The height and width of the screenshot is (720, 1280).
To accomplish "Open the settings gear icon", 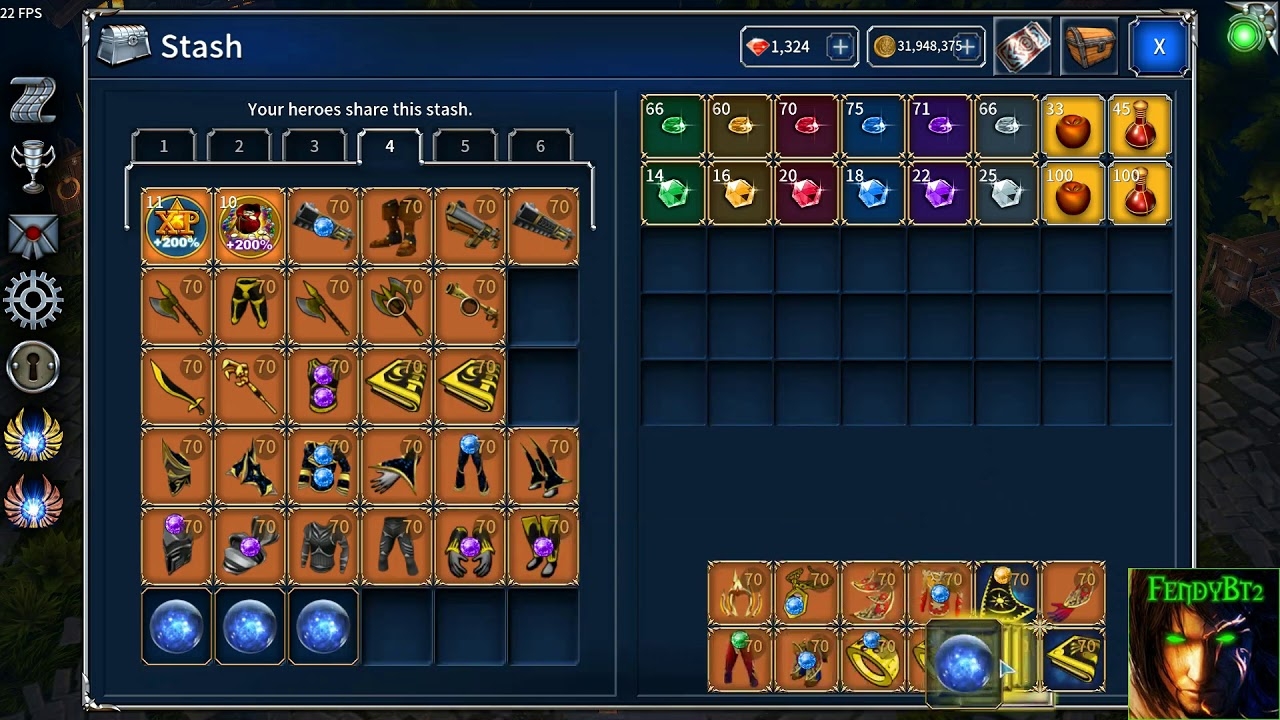I will click(33, 300).
